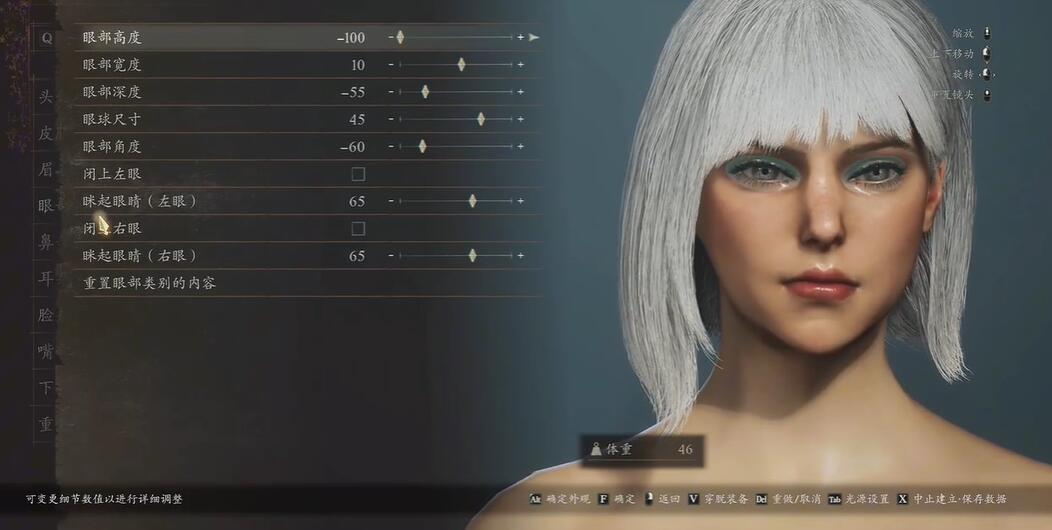The height and width of the screenshot is (530, 1052).
Task: Toggle the 闭上右眼 checkbox
Action: [358, 229]
